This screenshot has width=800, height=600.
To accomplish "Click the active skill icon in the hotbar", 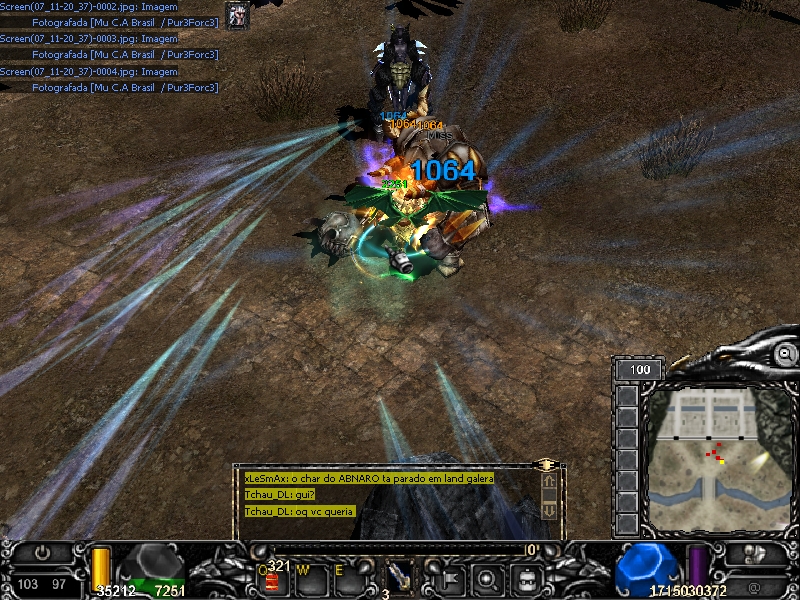I will (x=399, y=575).
